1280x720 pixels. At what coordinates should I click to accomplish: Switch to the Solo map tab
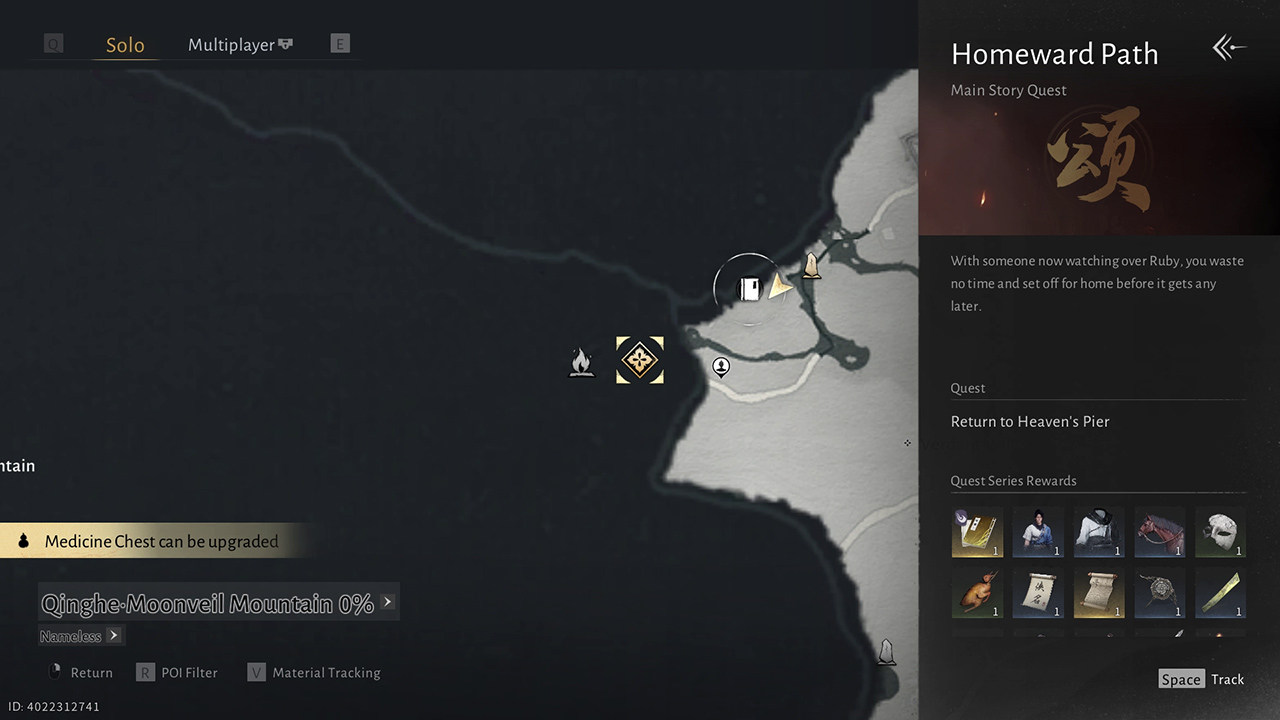pyautogui.click(x=125, y=45)
